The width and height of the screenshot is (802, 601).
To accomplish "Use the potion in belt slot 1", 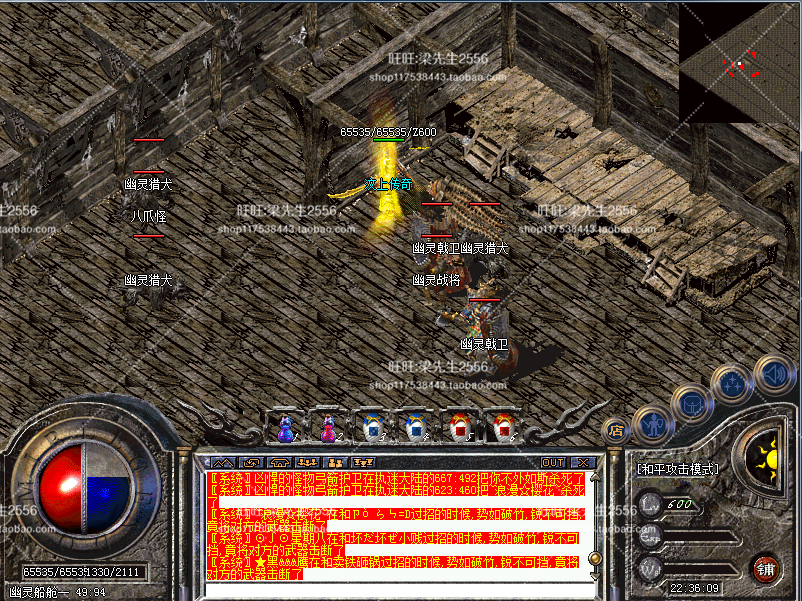I will 285,427.
